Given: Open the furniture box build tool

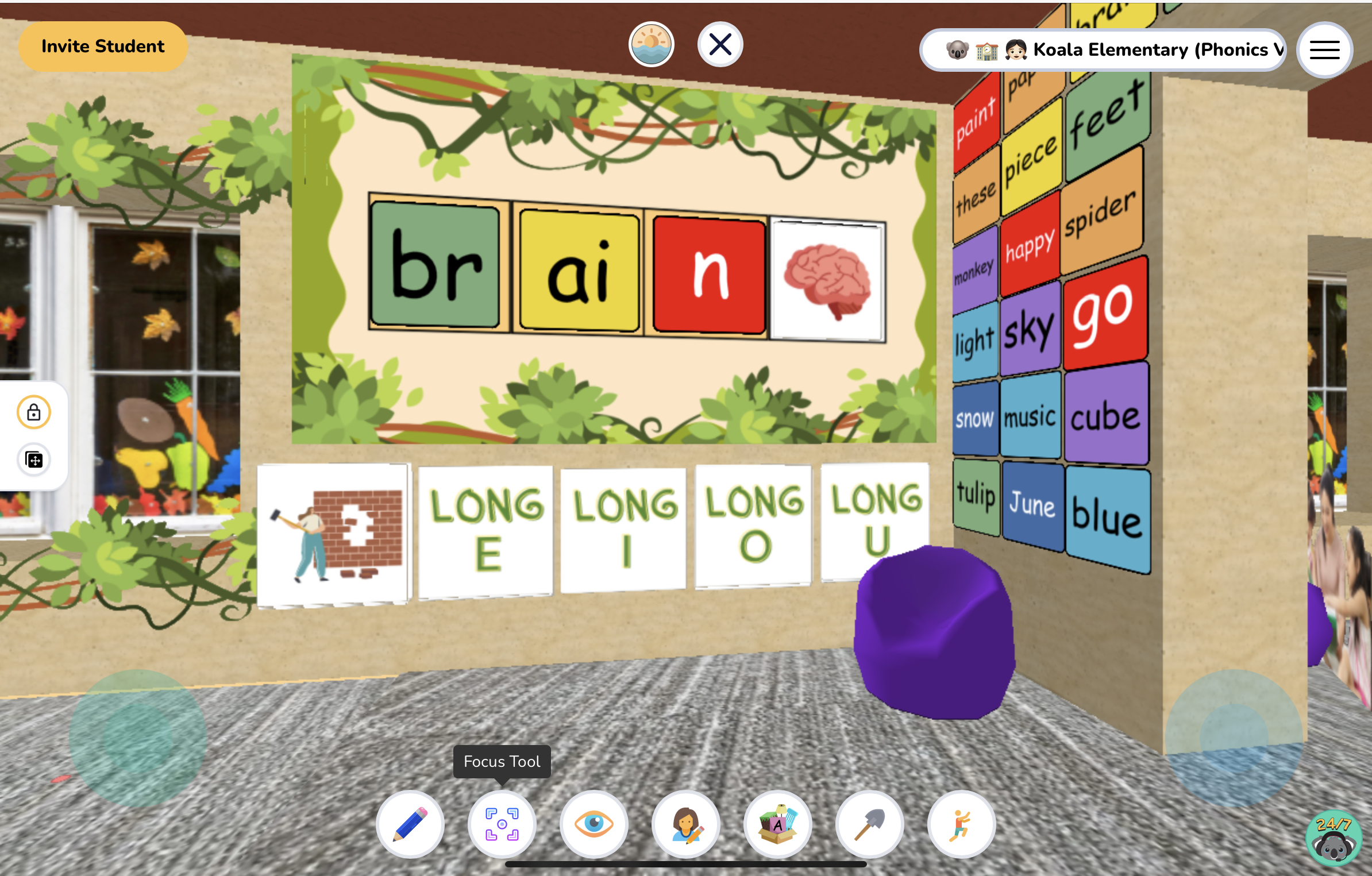Looking at the screenshot, I should point(777,824).
